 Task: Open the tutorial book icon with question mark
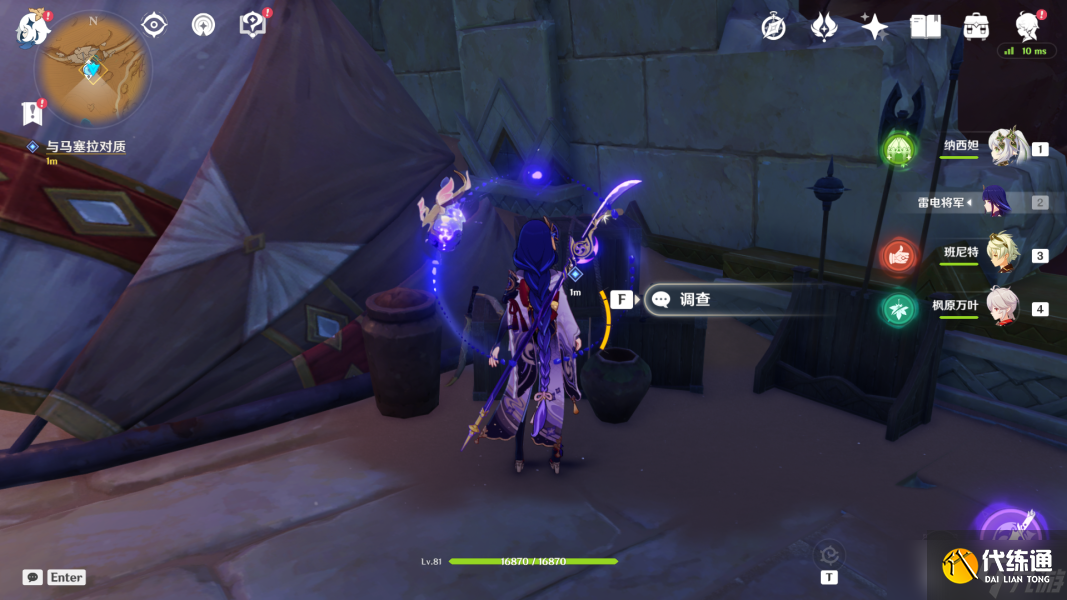pos(252,25)
